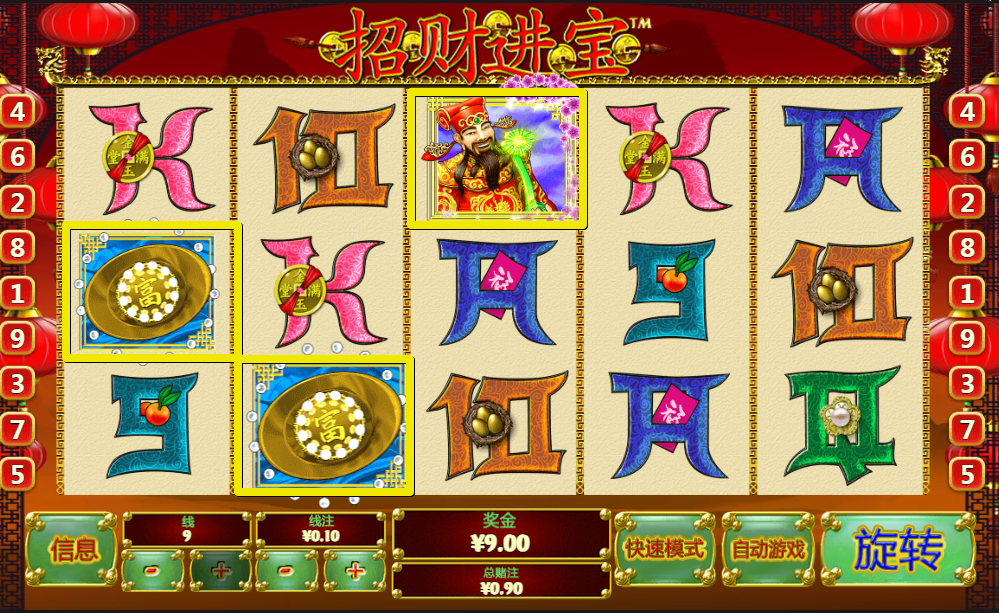This screenshot has width=999, height=613.
Task: Increase the number of 线 paylines
Action: pyautogui.click(x=220, y=571)
